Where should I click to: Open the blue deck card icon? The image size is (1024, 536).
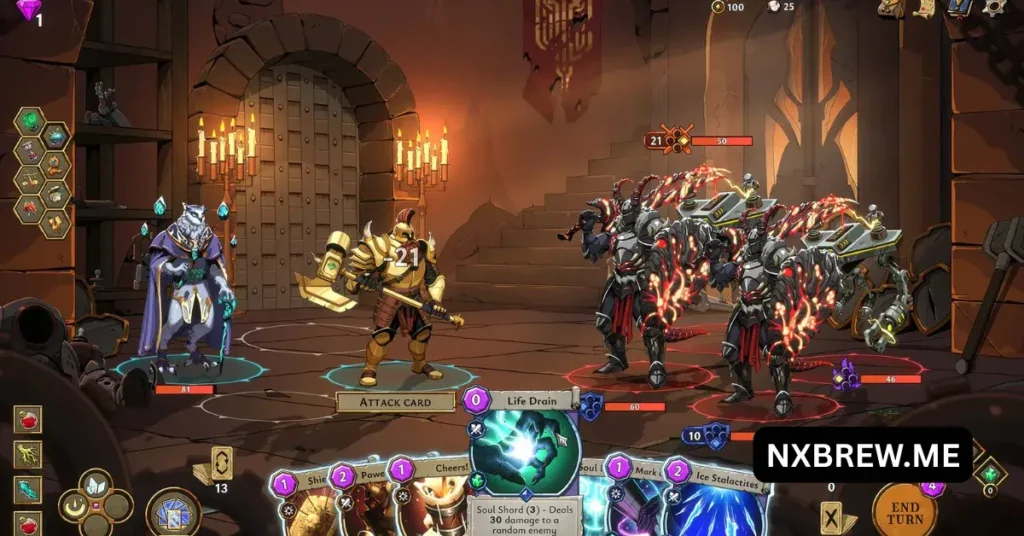coord(960,8)
